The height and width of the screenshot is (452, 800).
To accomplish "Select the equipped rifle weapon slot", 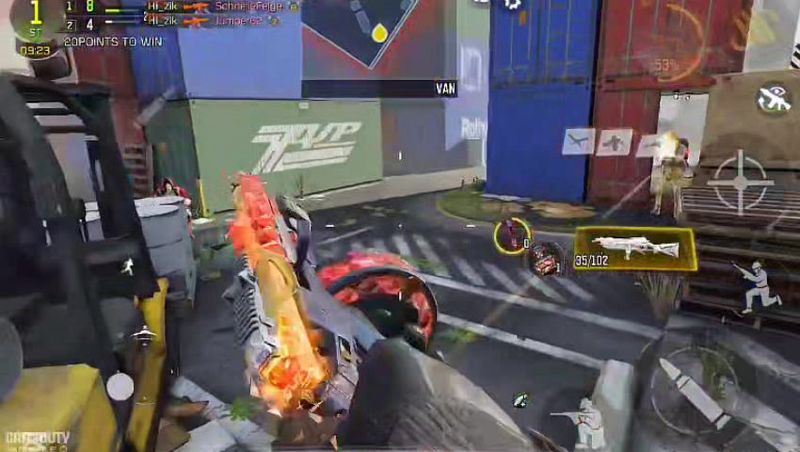I will point(635,249).
